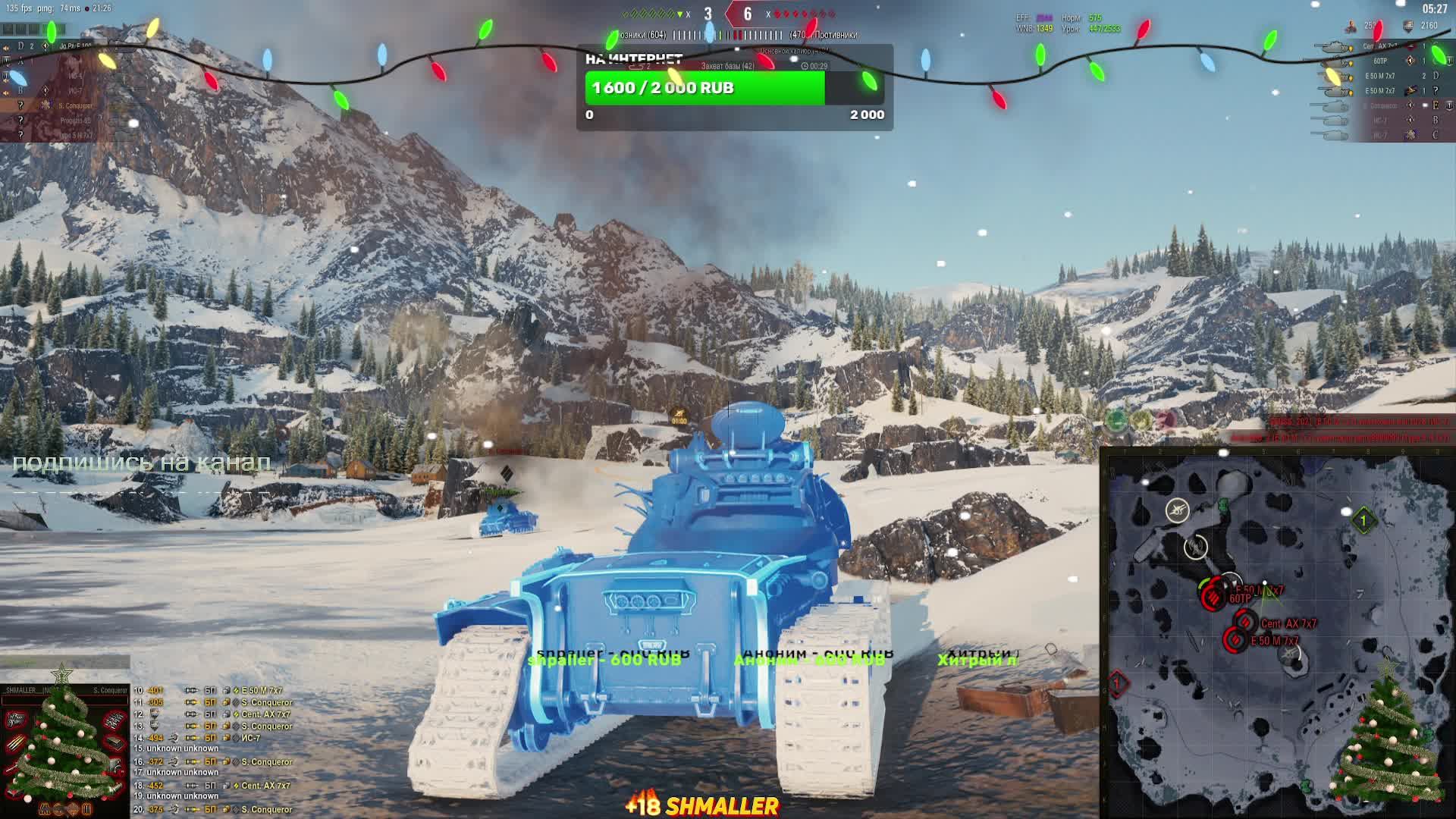The width and height of the screenshot is (1456, 819).
Task: Click the green allied base marker on minimap
Action: [x=1363, y=520]
